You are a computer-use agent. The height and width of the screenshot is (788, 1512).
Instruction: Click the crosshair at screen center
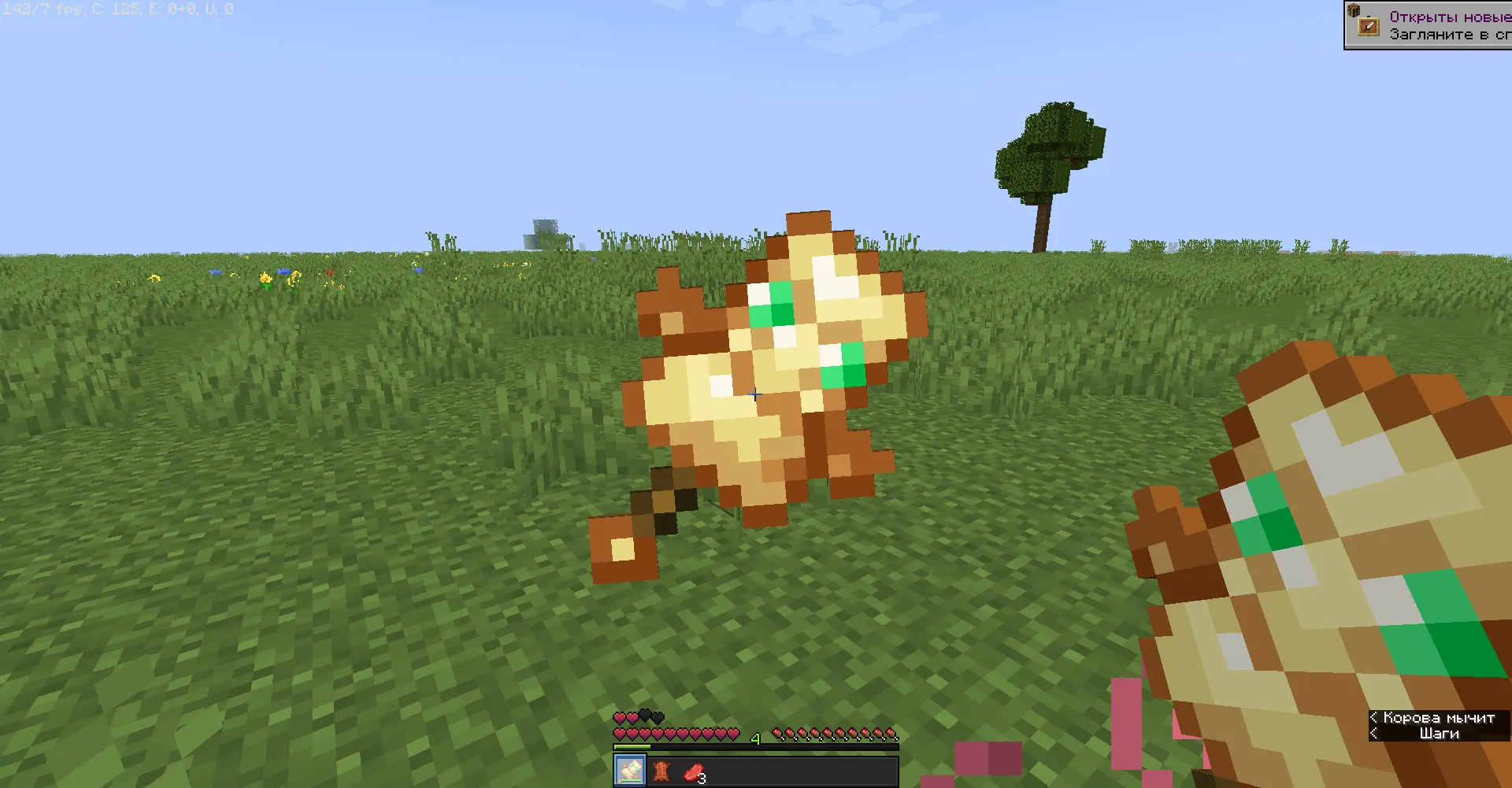point(754,394)
